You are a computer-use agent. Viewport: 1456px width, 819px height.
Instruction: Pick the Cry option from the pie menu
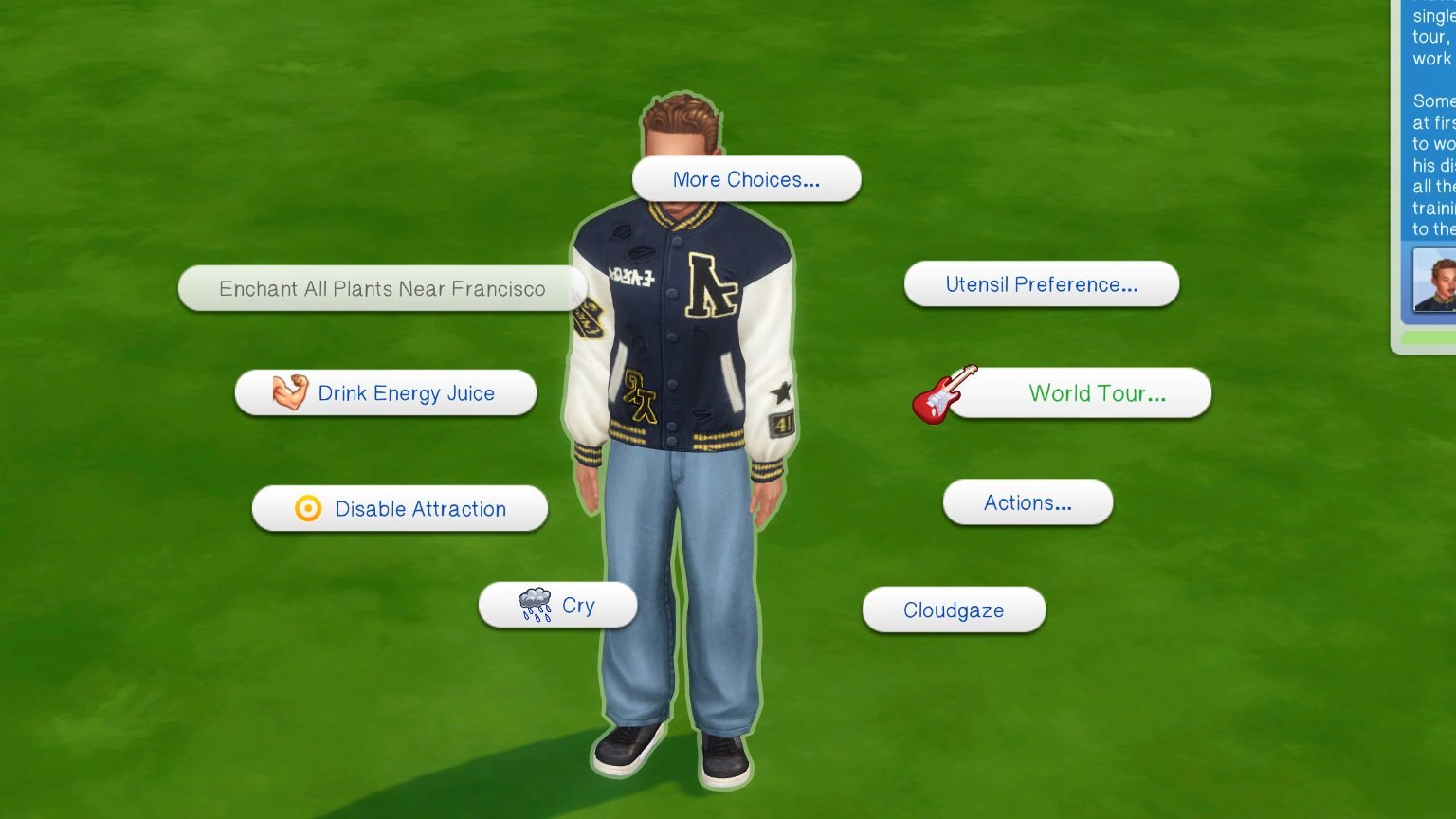click(x=576, y=605)
